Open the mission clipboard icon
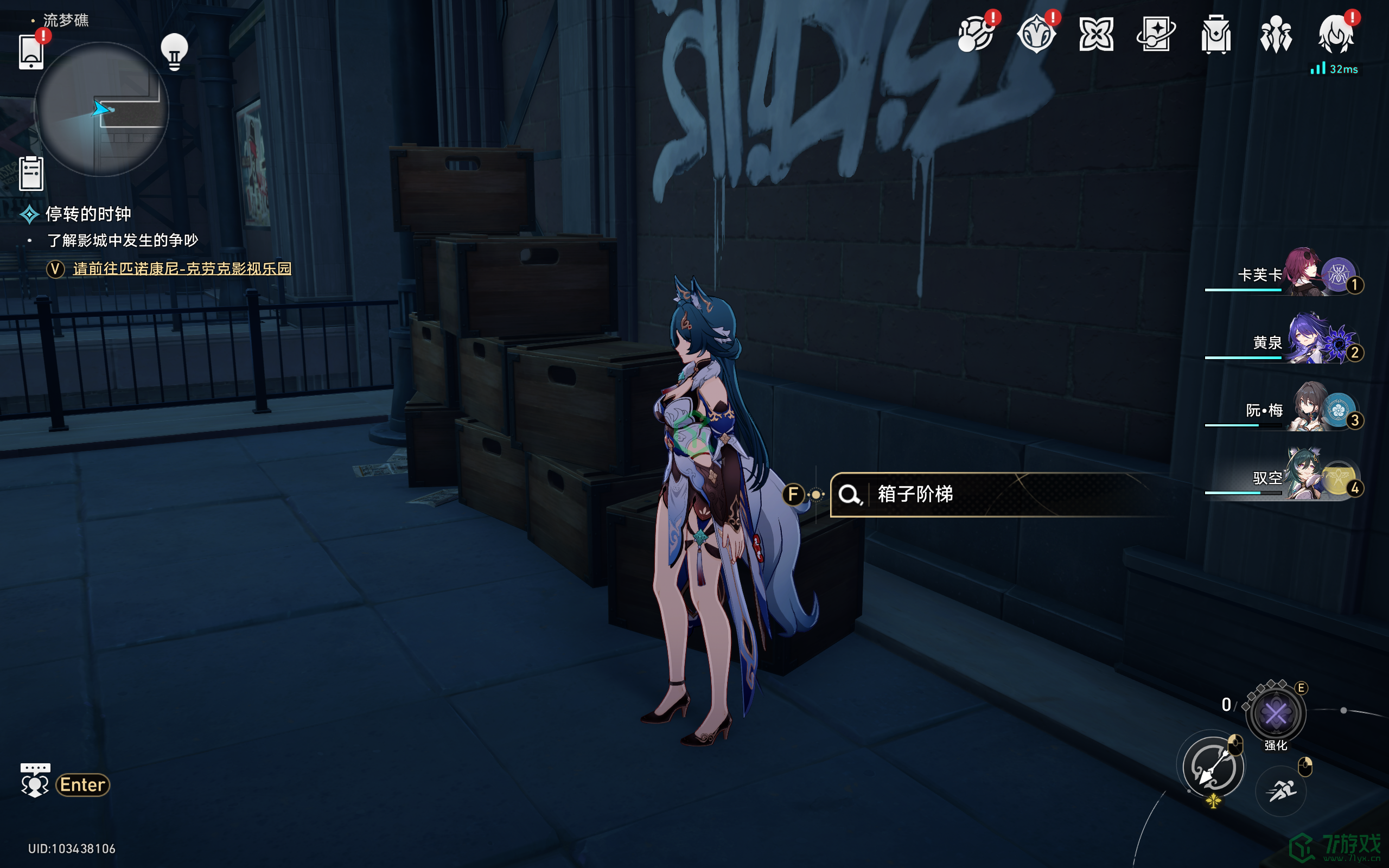Screen dimensions: 1389x868 (31, 173)
